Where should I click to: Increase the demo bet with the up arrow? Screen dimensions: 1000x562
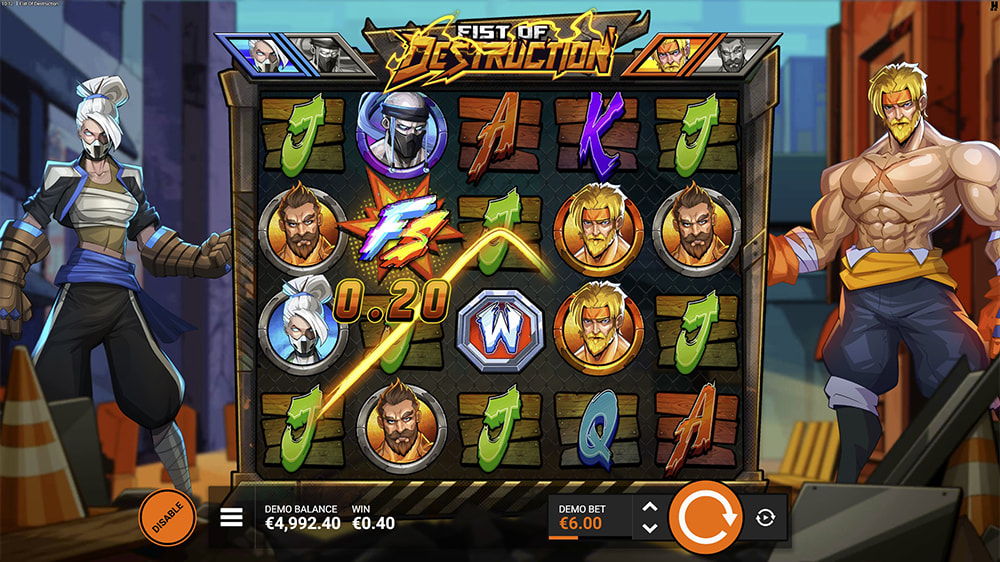point(649,507)
